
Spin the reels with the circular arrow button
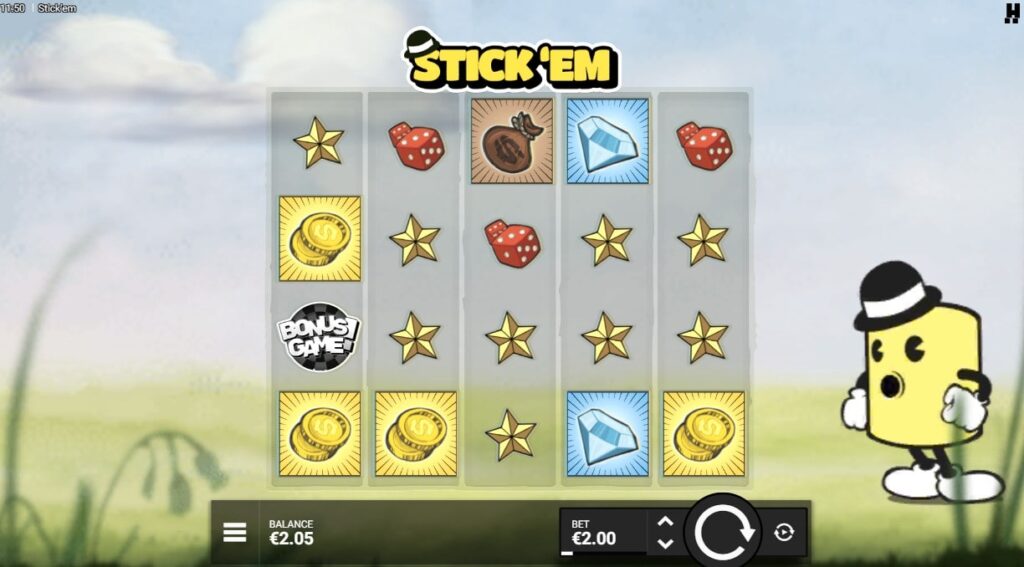tap(724, 532)
